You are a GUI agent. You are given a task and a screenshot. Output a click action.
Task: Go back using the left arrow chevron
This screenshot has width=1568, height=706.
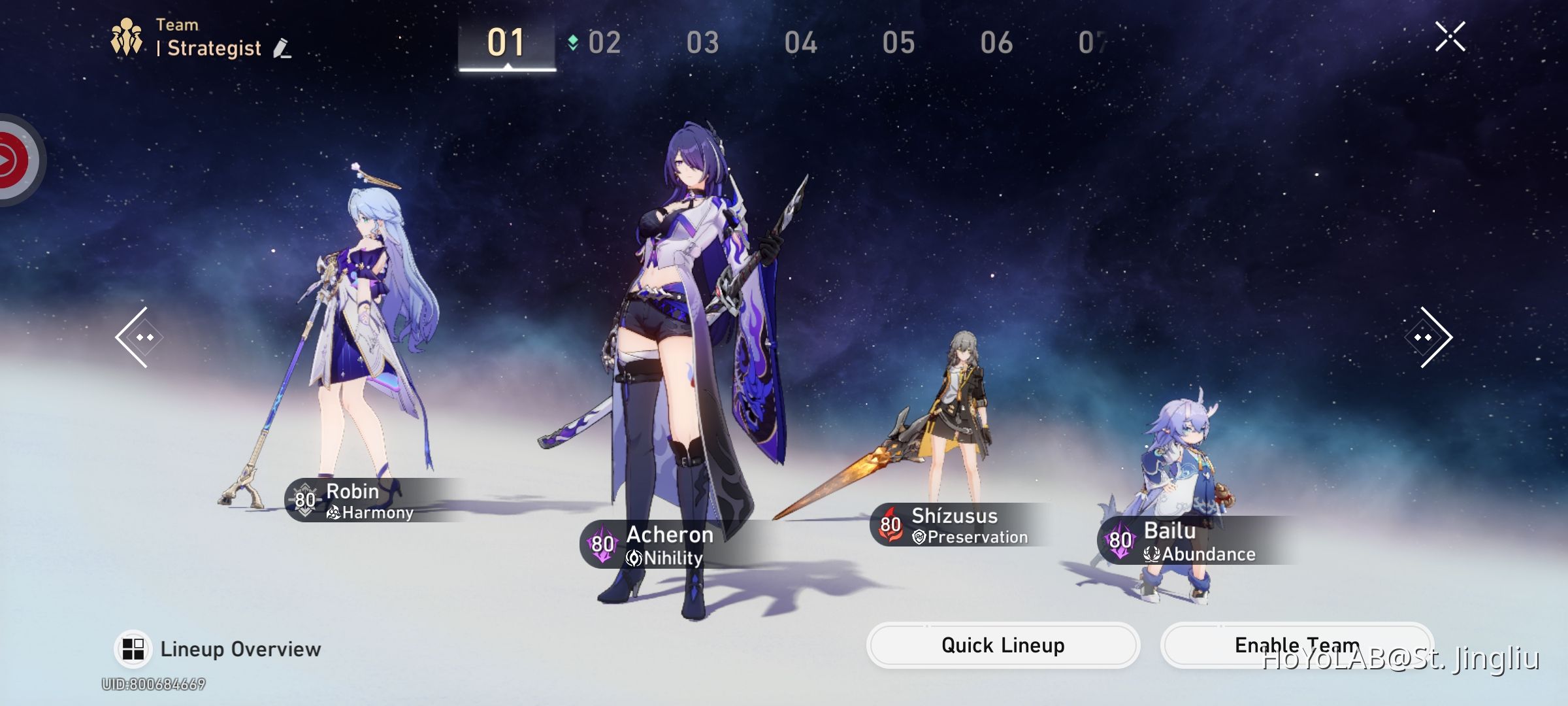pos(138,336)
